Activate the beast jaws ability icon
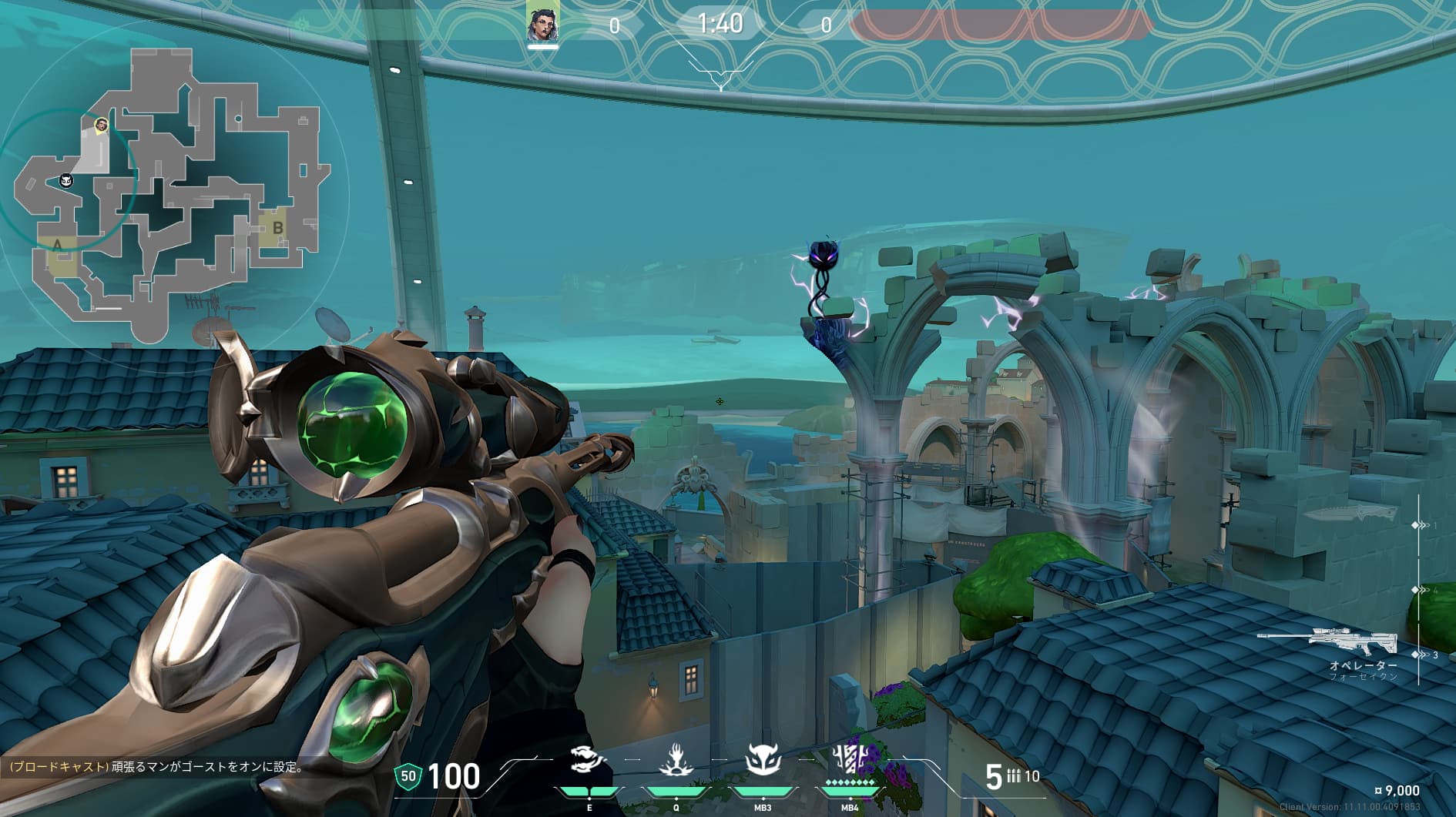 click(x=589, y=761)
